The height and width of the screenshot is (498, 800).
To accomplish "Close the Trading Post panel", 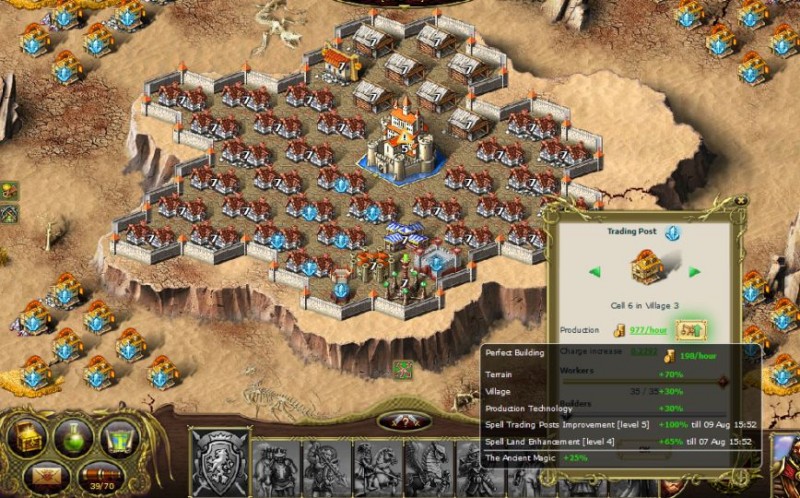I will [740, 201].
